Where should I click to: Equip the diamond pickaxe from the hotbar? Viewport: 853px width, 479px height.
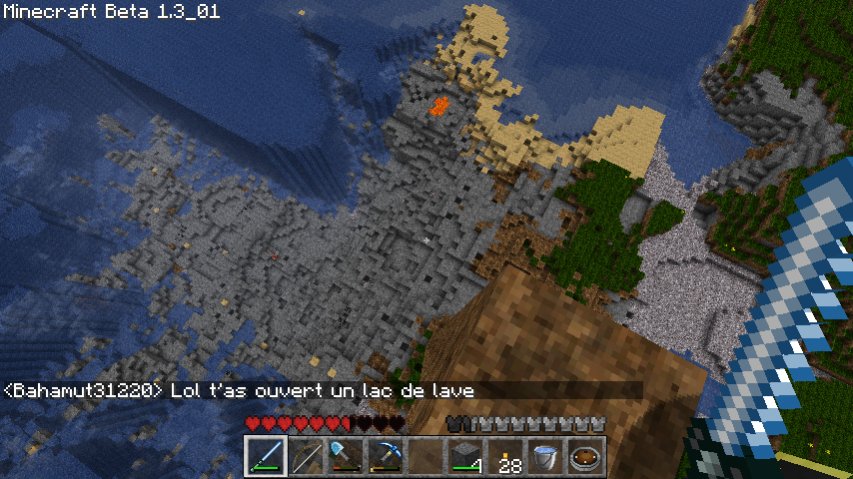(x=386, y=457)
